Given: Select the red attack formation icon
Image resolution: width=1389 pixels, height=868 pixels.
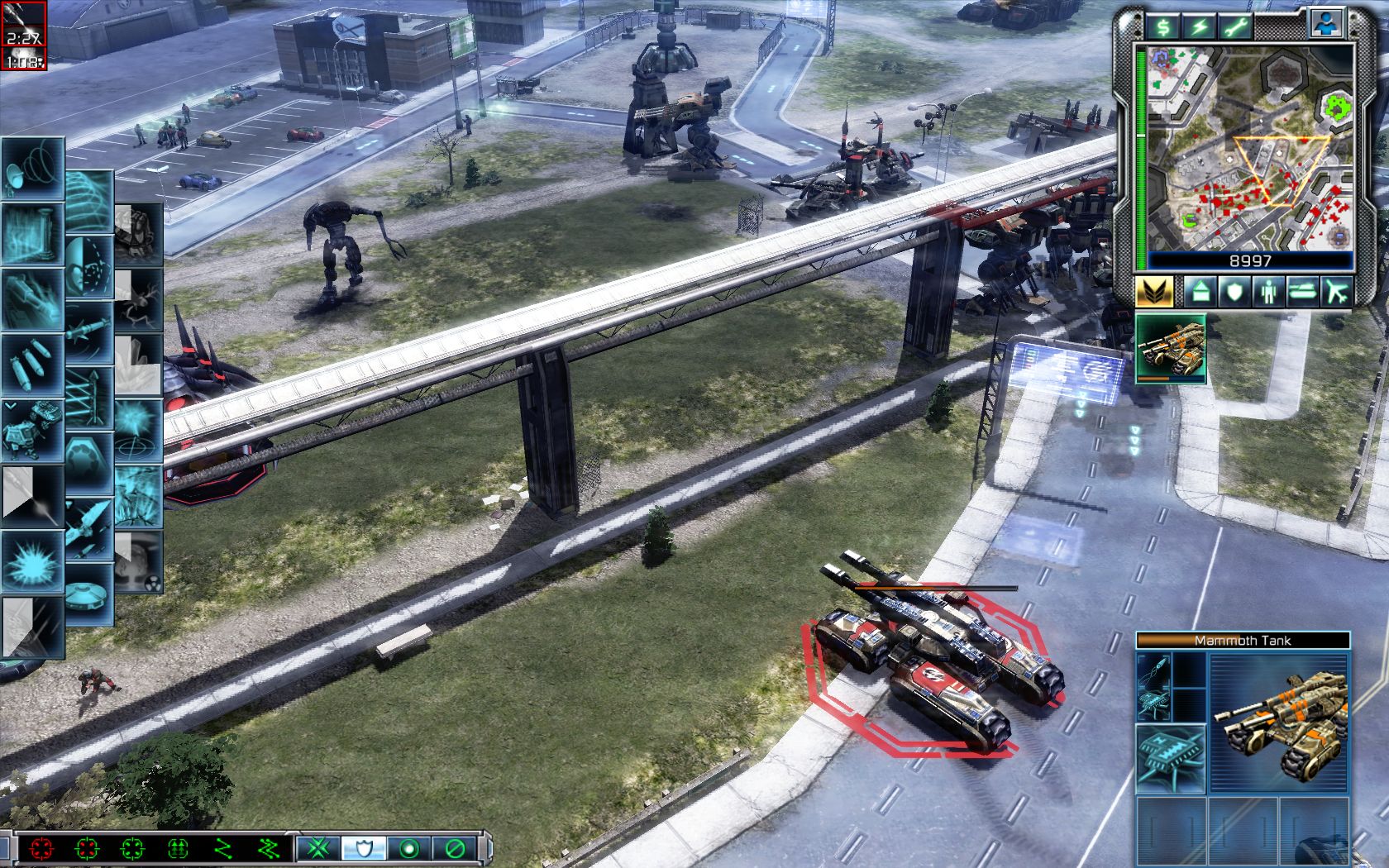Looking at the screenshot, I should point(41,848).
